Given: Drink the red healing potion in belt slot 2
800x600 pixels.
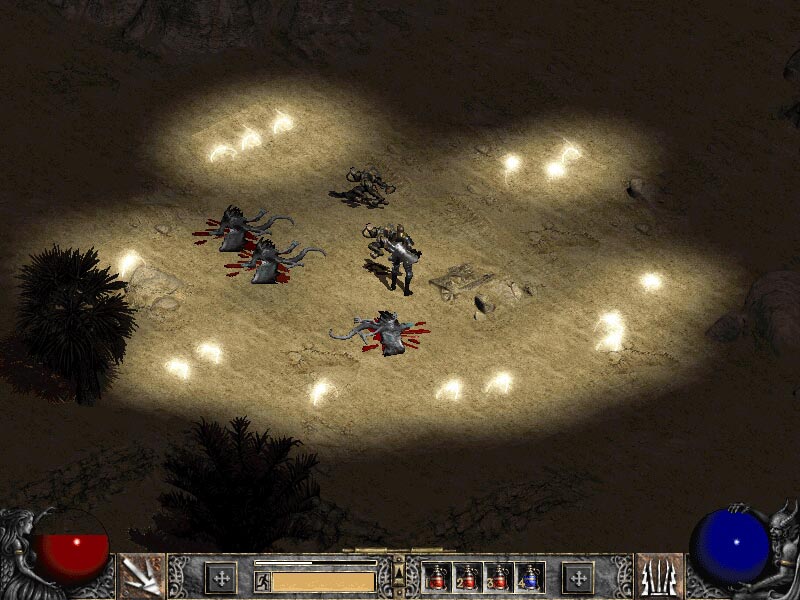Looking at the screenshot, I should pyautogui.click(x=468, y=577).
